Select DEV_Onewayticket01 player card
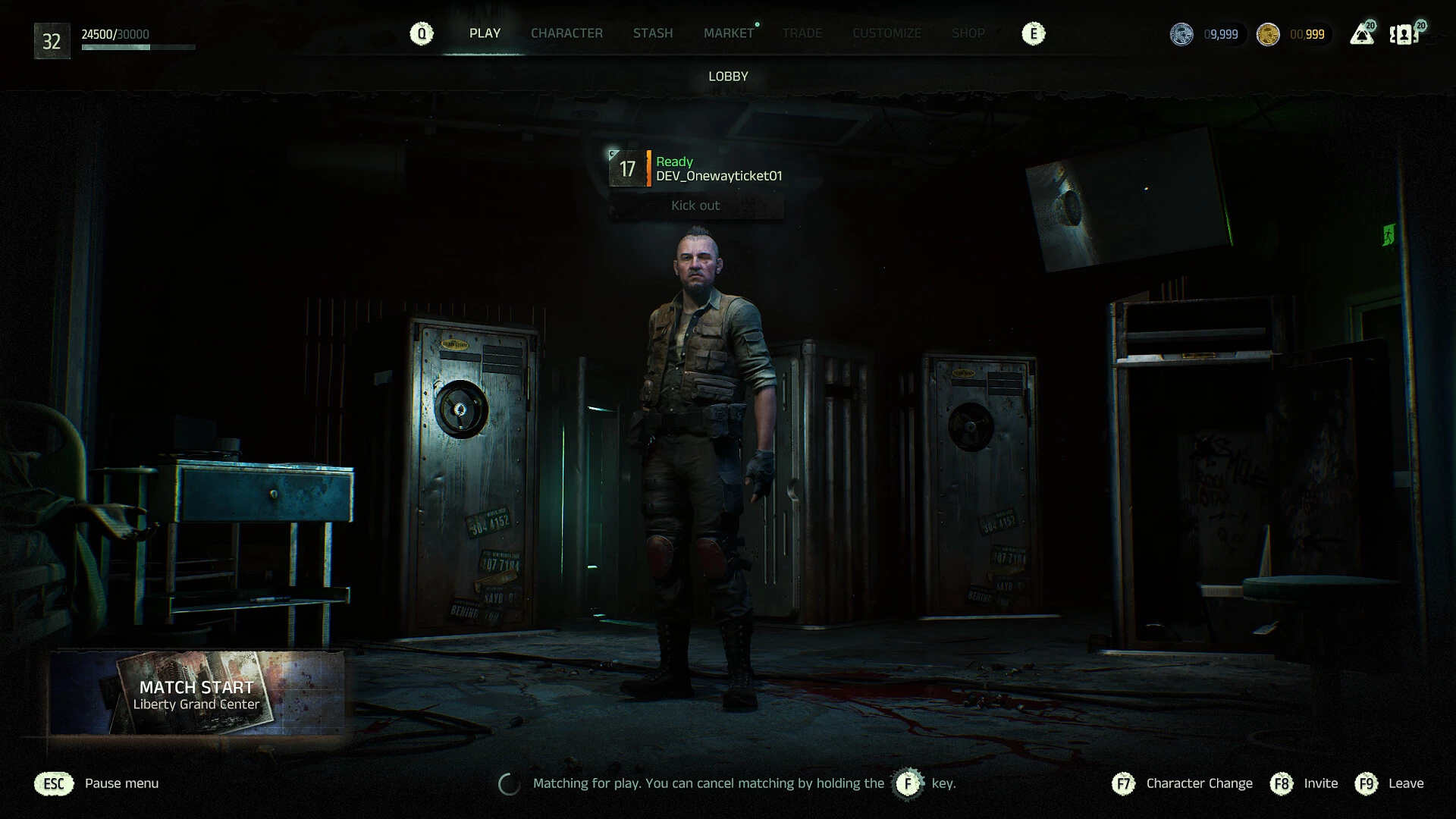The height and width of the screenshot is (819, 1456). click(696, 168)
